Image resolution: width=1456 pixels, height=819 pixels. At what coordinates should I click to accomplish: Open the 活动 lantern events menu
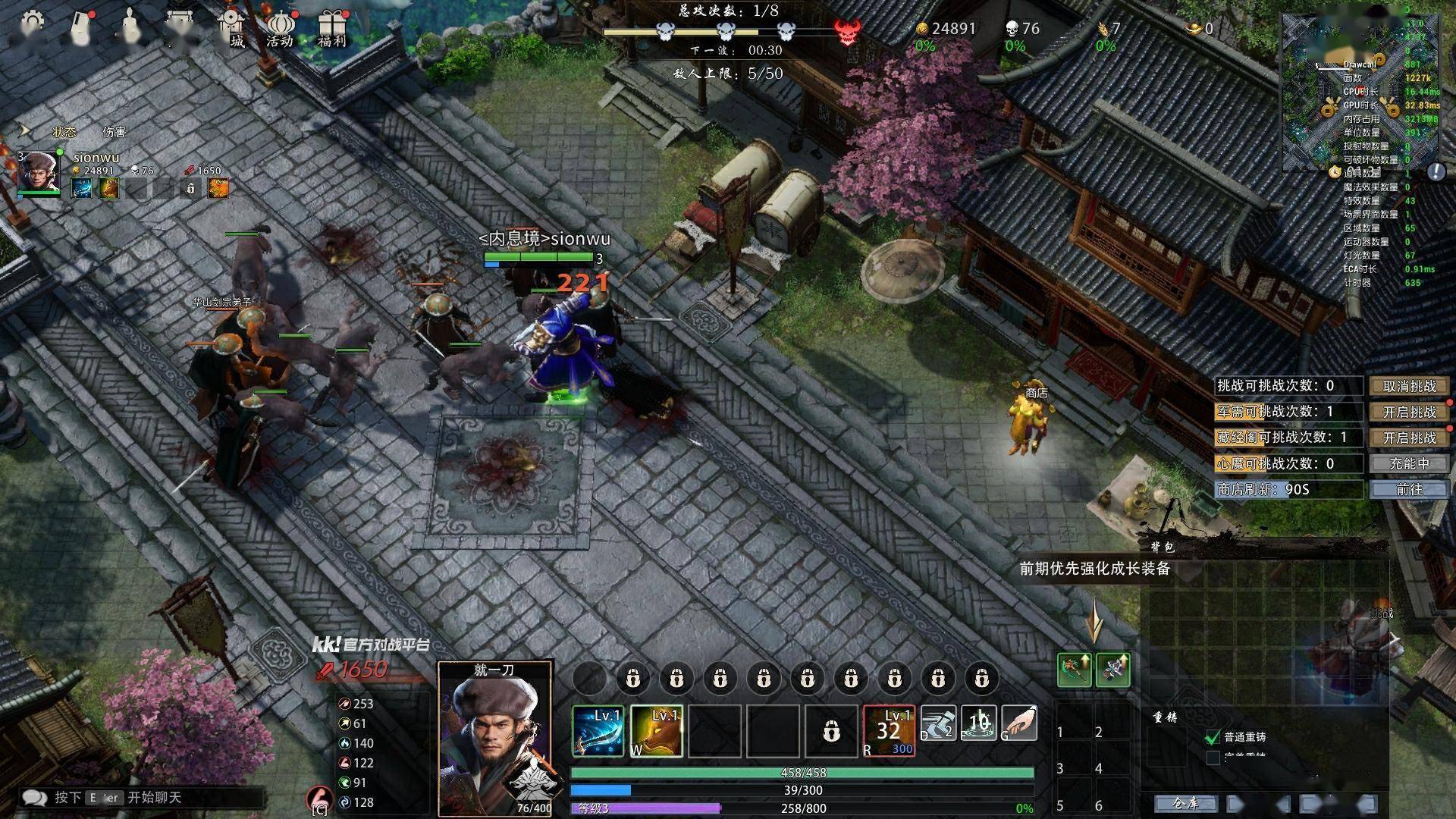[x=280, y=29]
